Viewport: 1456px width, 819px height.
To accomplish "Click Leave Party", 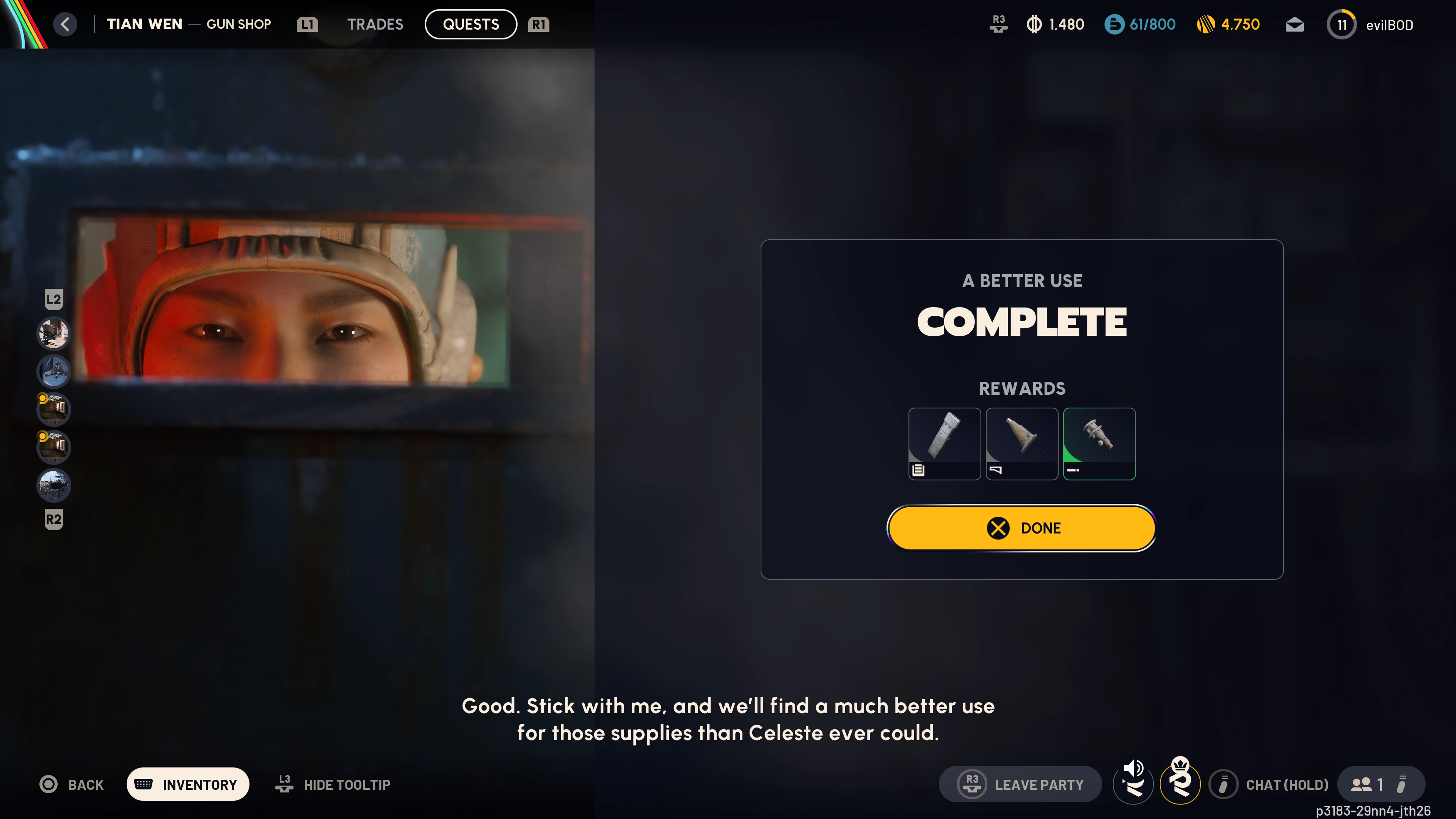I will pos(1021,784).
